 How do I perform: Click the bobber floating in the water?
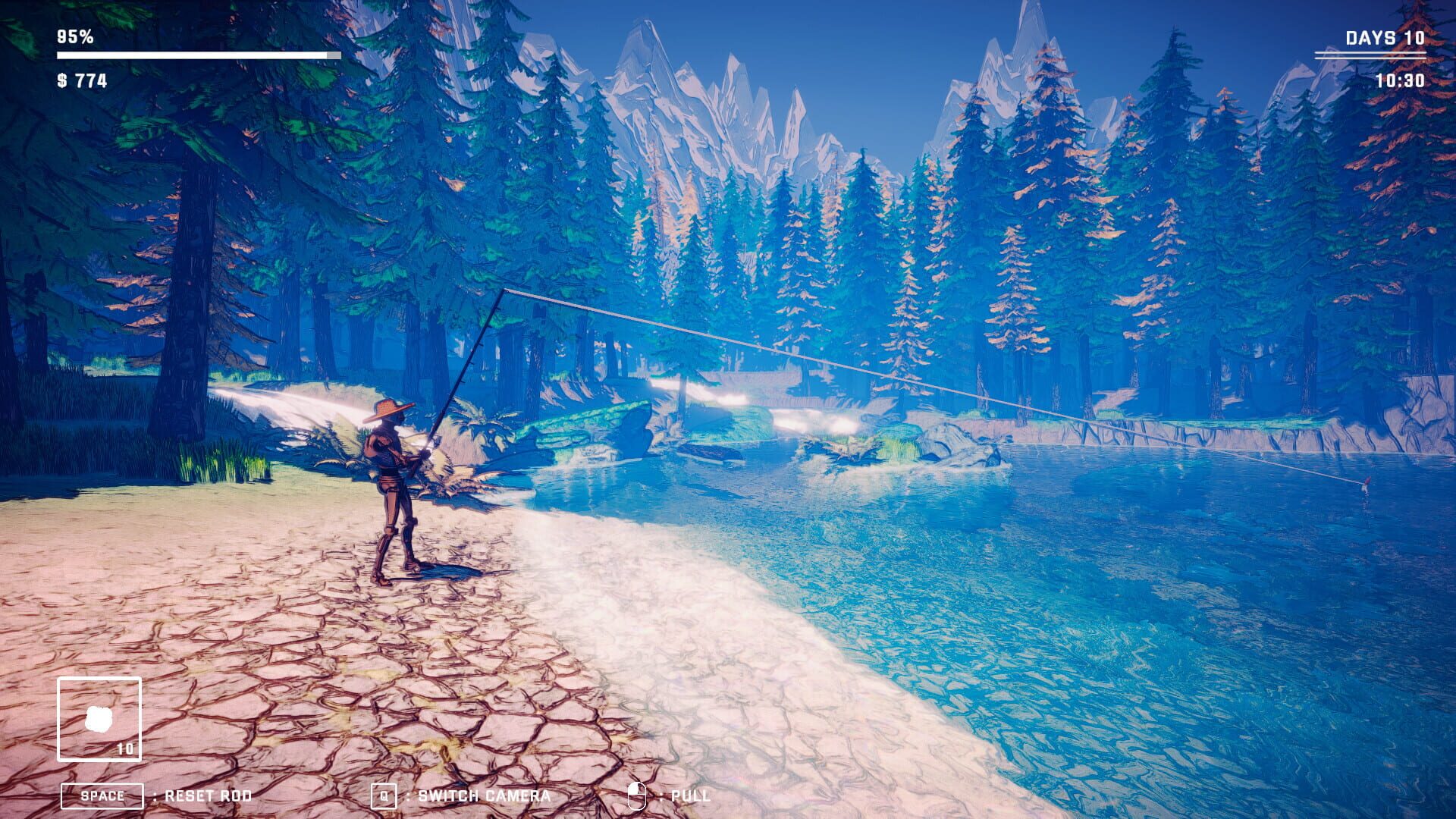pos(1367,483)
